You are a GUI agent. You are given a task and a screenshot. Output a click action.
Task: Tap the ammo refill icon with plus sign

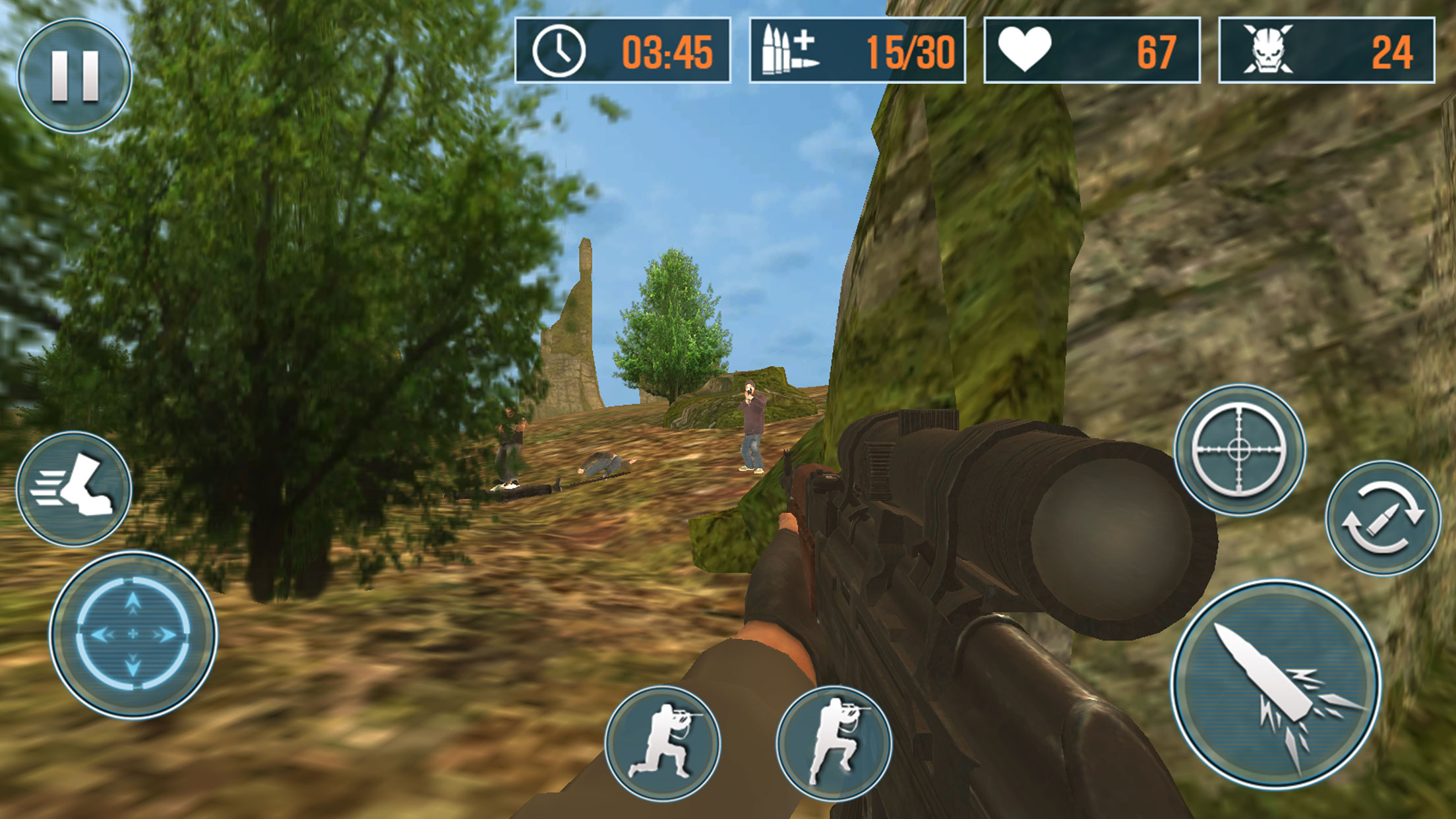click(789, 50)
